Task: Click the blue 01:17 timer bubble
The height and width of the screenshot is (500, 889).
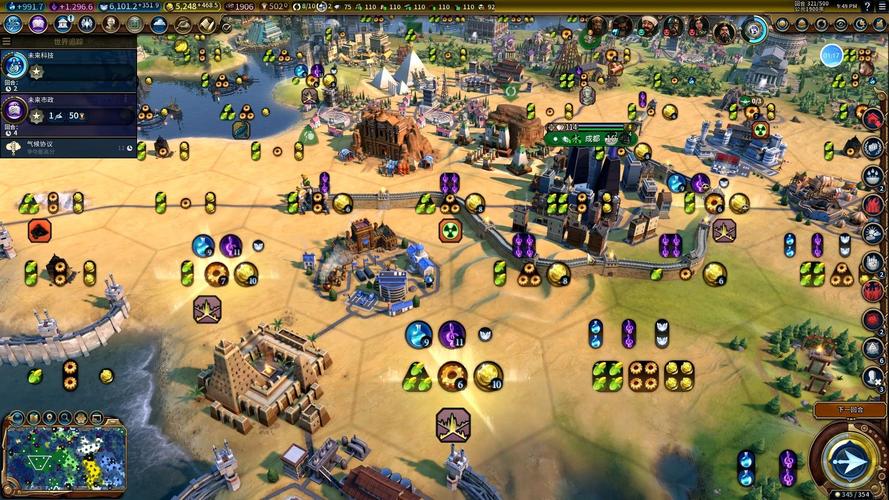Action: [x=832, y=57]
